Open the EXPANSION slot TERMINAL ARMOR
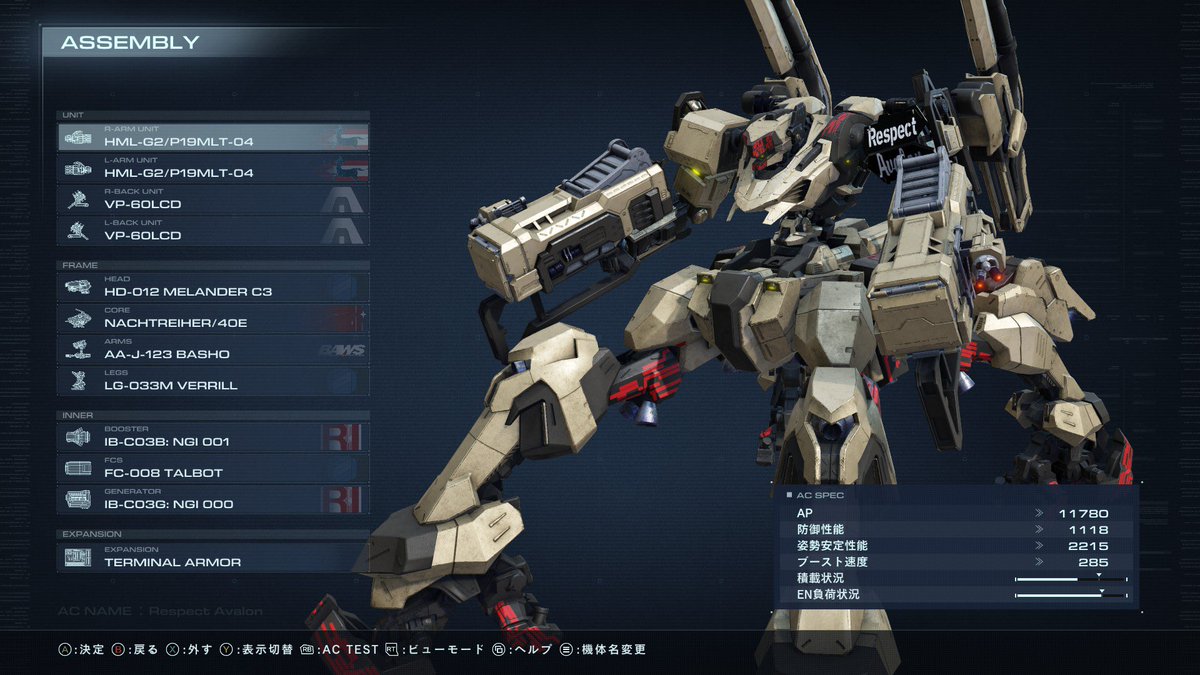The width and height of the screenshot is (1200, 675). tap(213, 557)
